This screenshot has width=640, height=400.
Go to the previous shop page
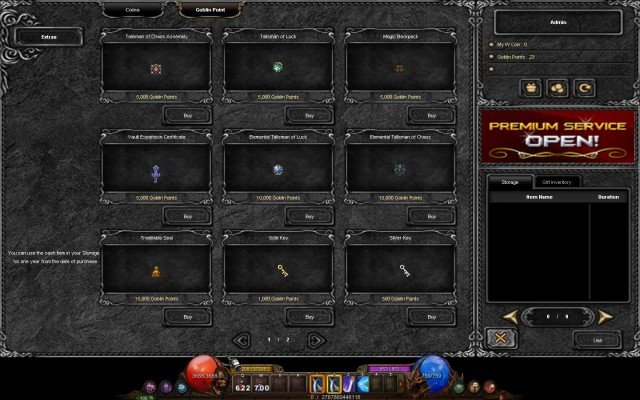[x=240, y=339]
